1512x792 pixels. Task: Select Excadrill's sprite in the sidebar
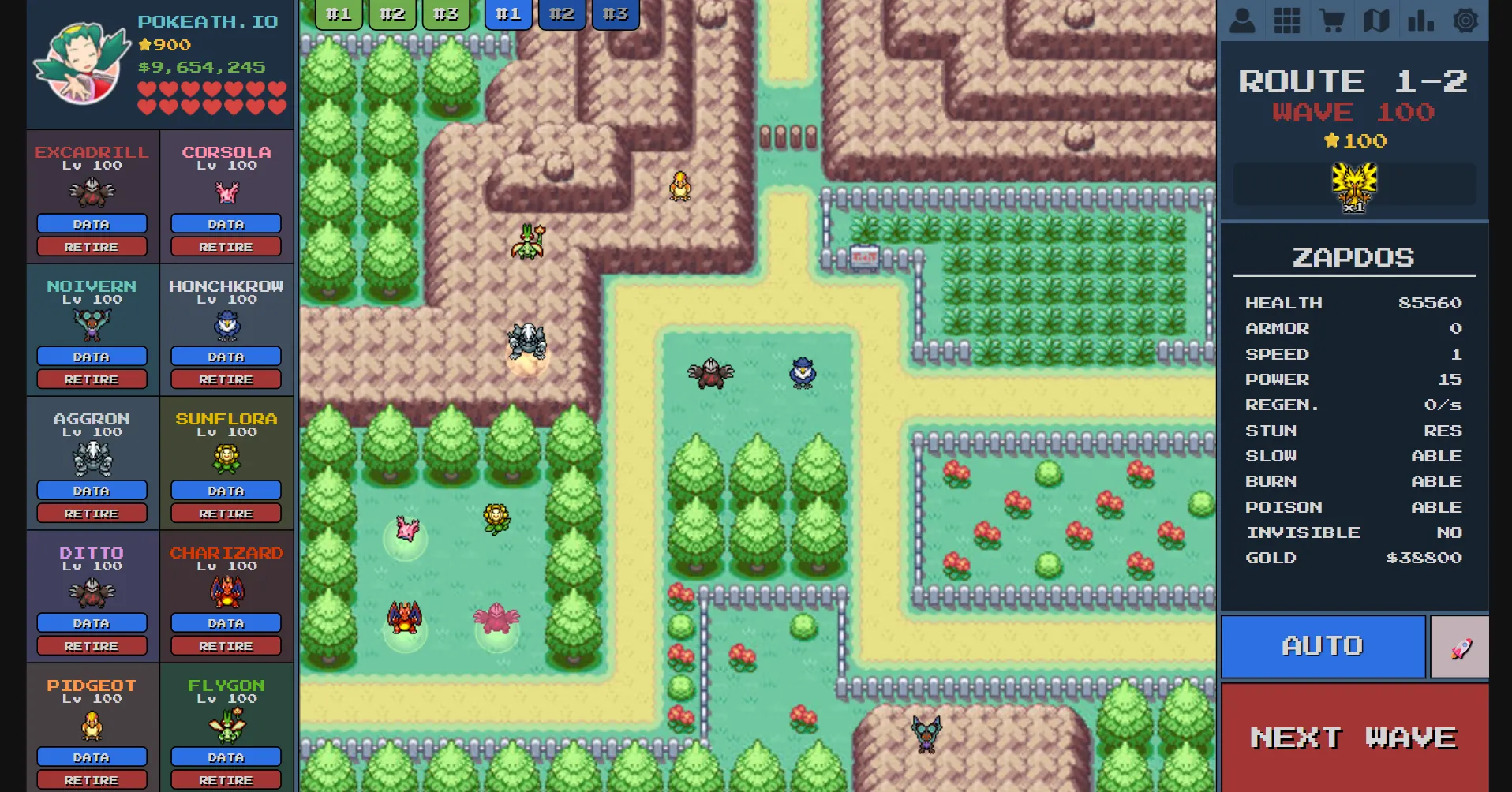(92, 192)
